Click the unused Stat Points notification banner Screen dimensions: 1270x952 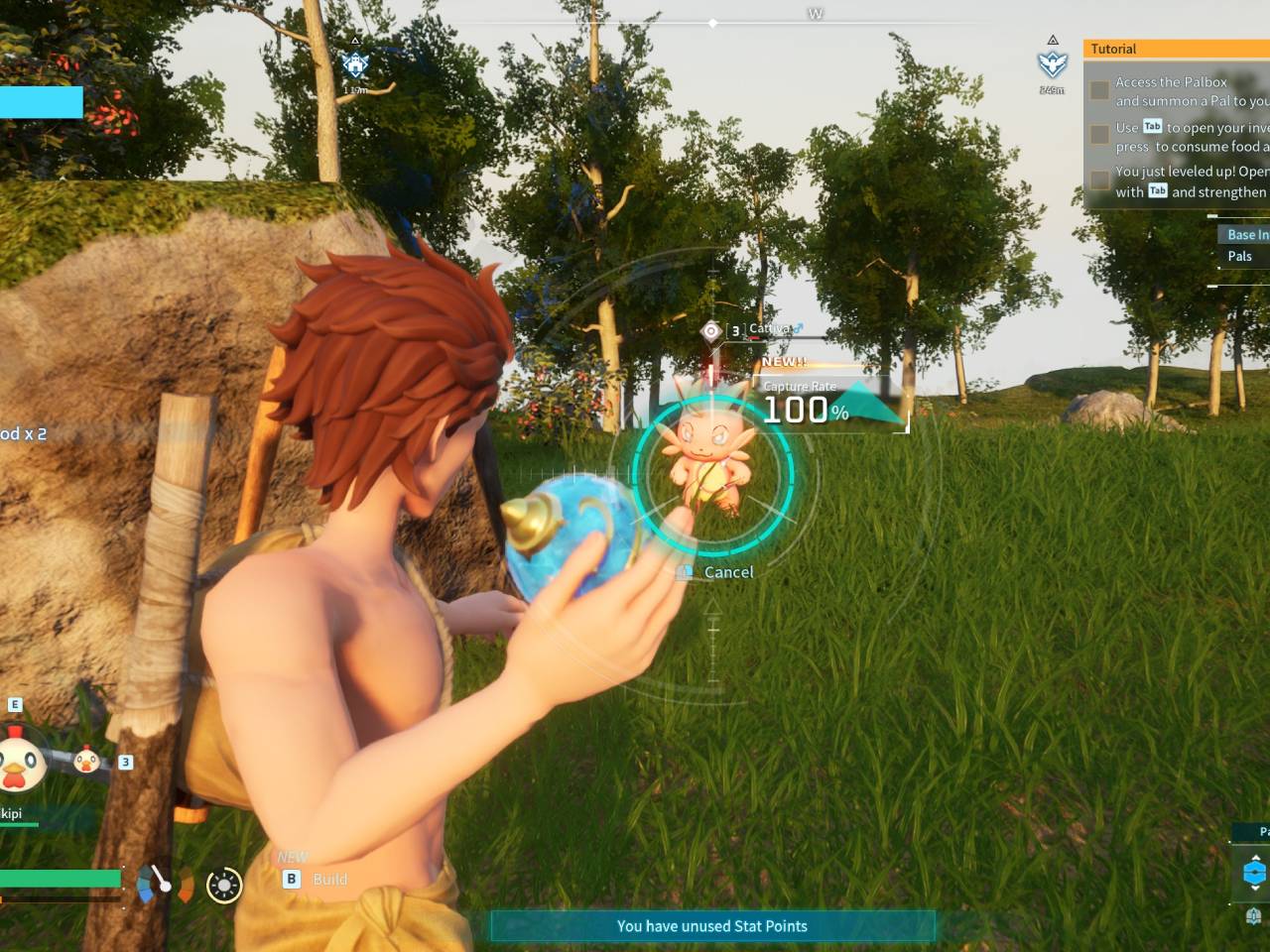pyautogui.click(x=712, y=926)
